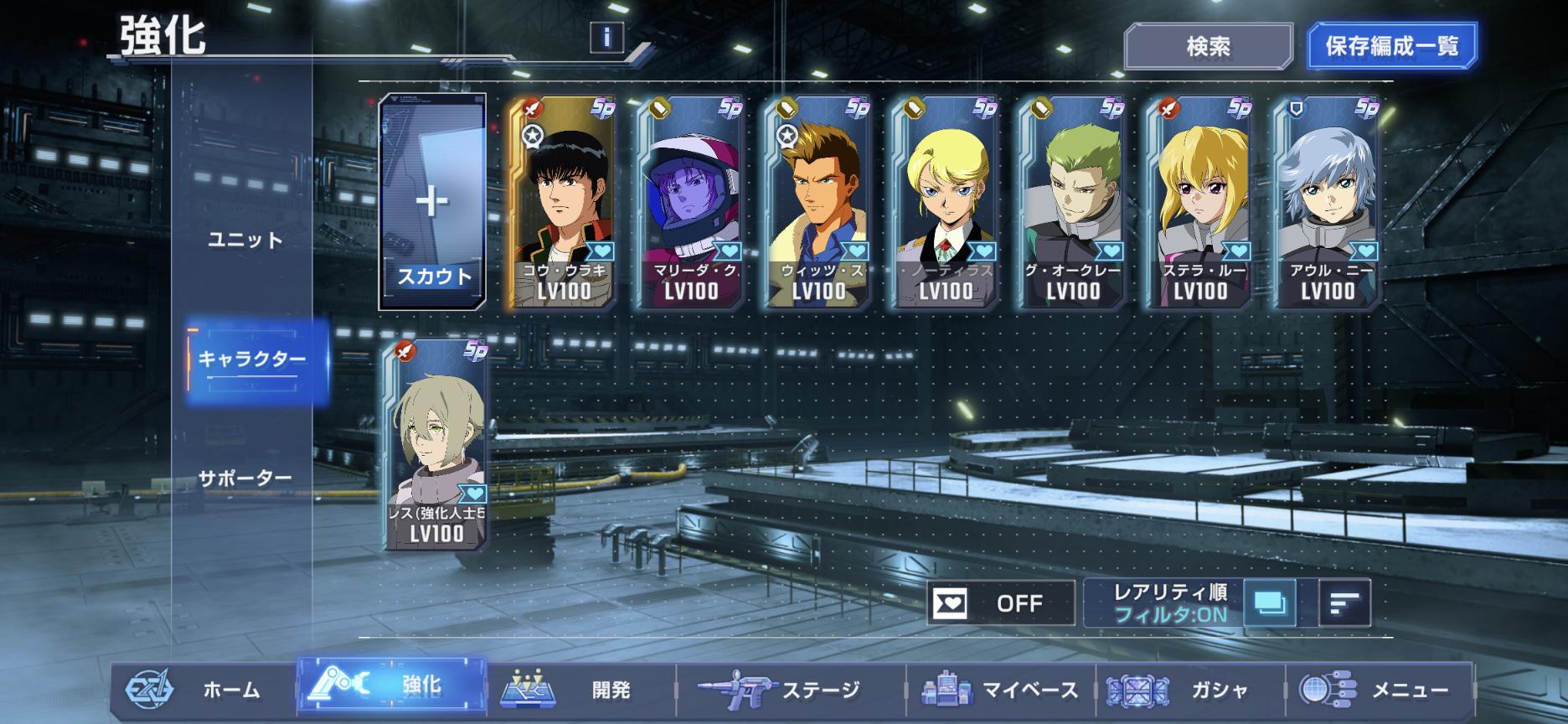1568x724 pixels.
Task: Open the ガシャ gacha menu
Action: pyautogui.click(x=1189, y=690)
